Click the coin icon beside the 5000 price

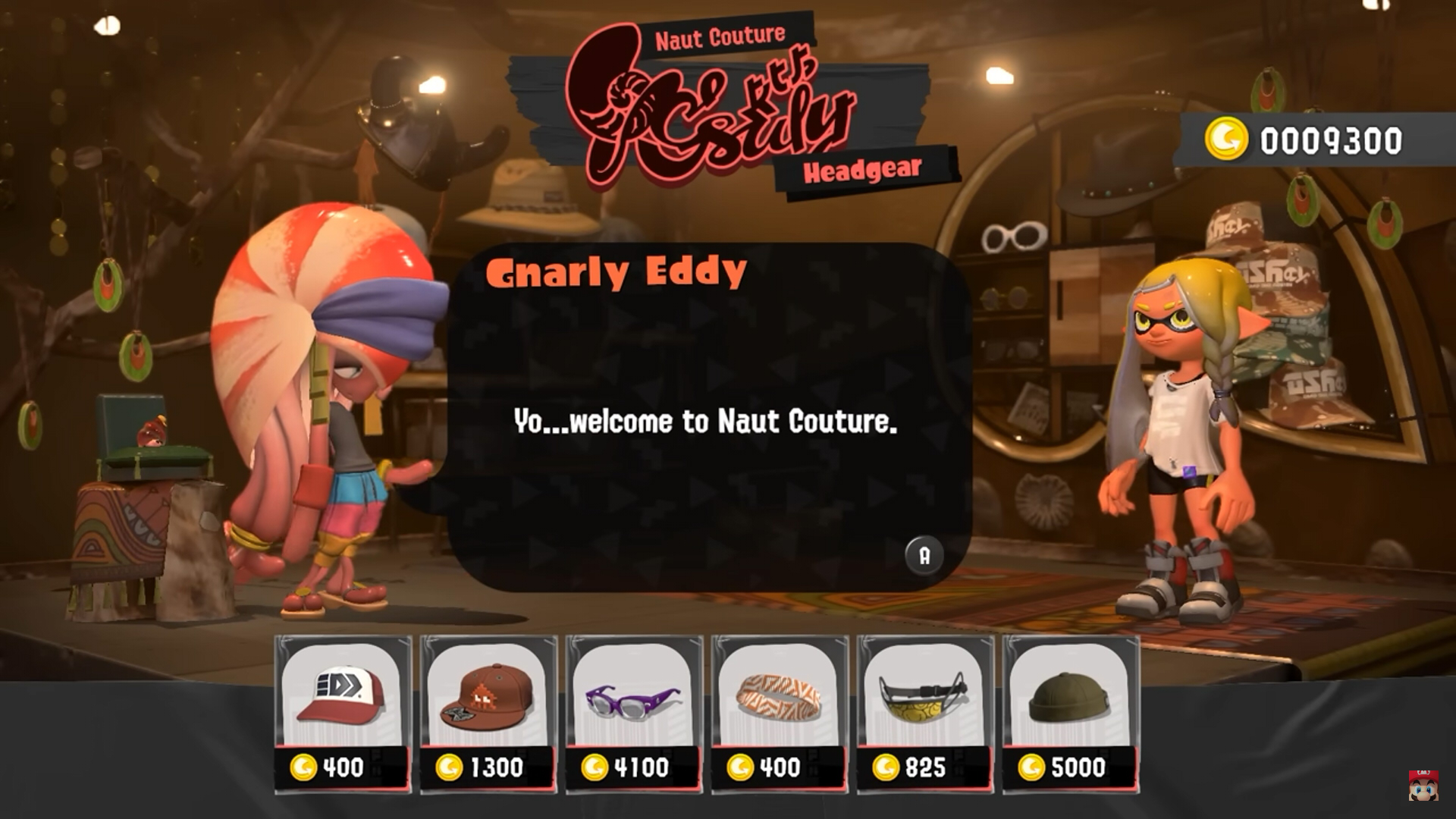1035,768
